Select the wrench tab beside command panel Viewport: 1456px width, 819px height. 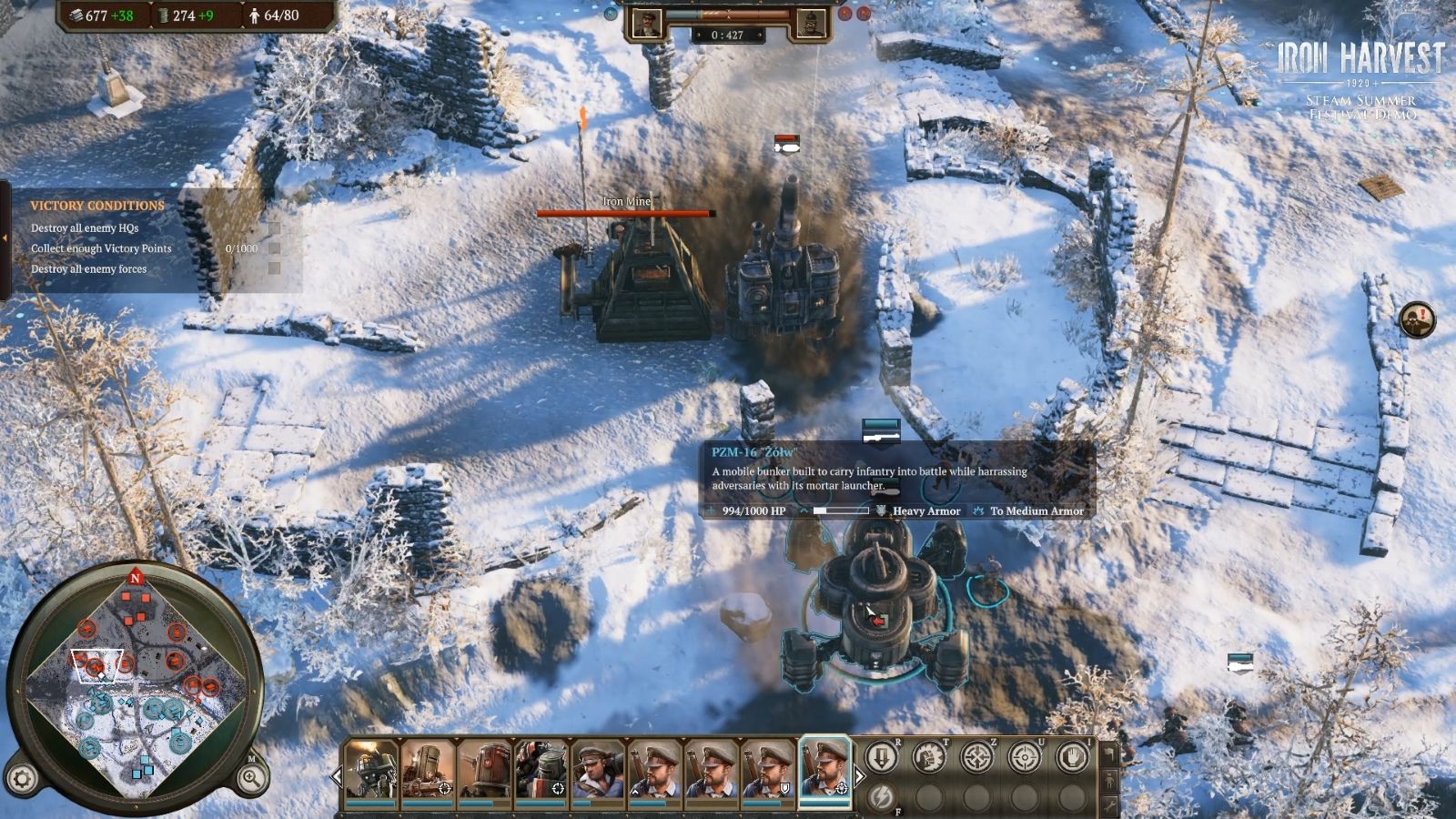[x=1108, y=804]
